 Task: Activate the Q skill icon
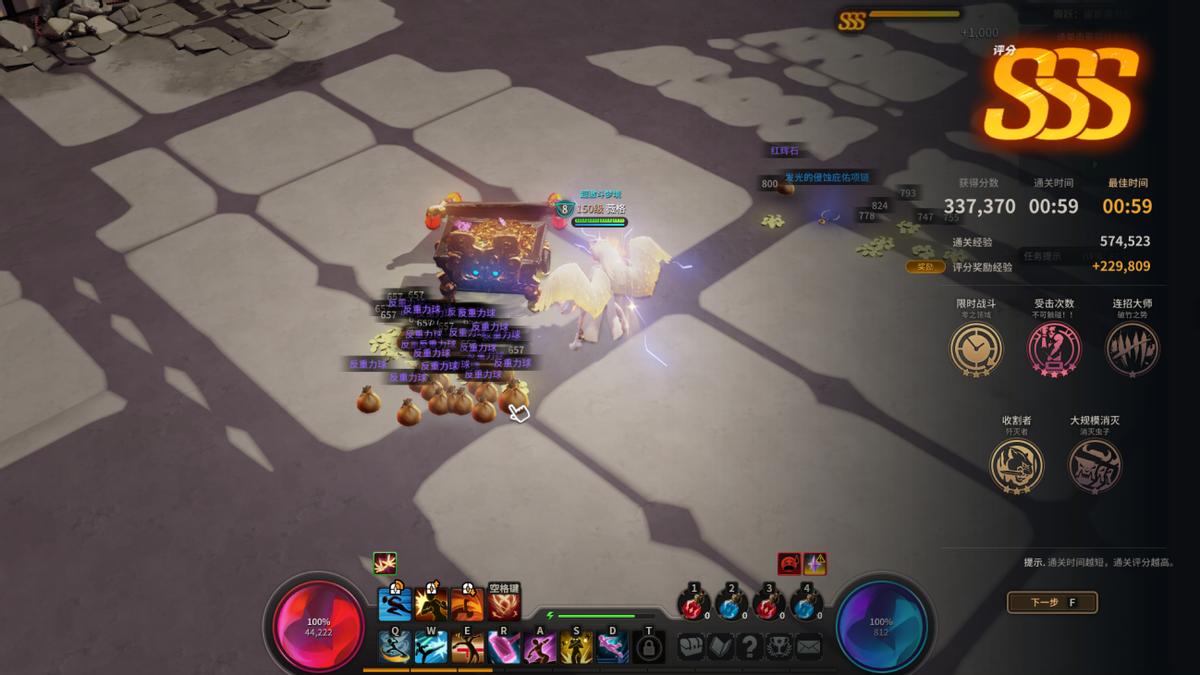pyautogui.click(x=395, y=647)
